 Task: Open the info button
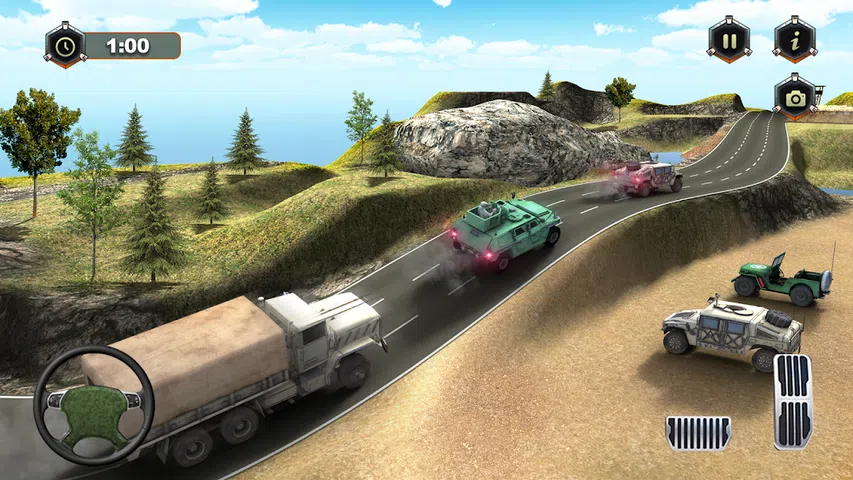(x=795, y=40)
